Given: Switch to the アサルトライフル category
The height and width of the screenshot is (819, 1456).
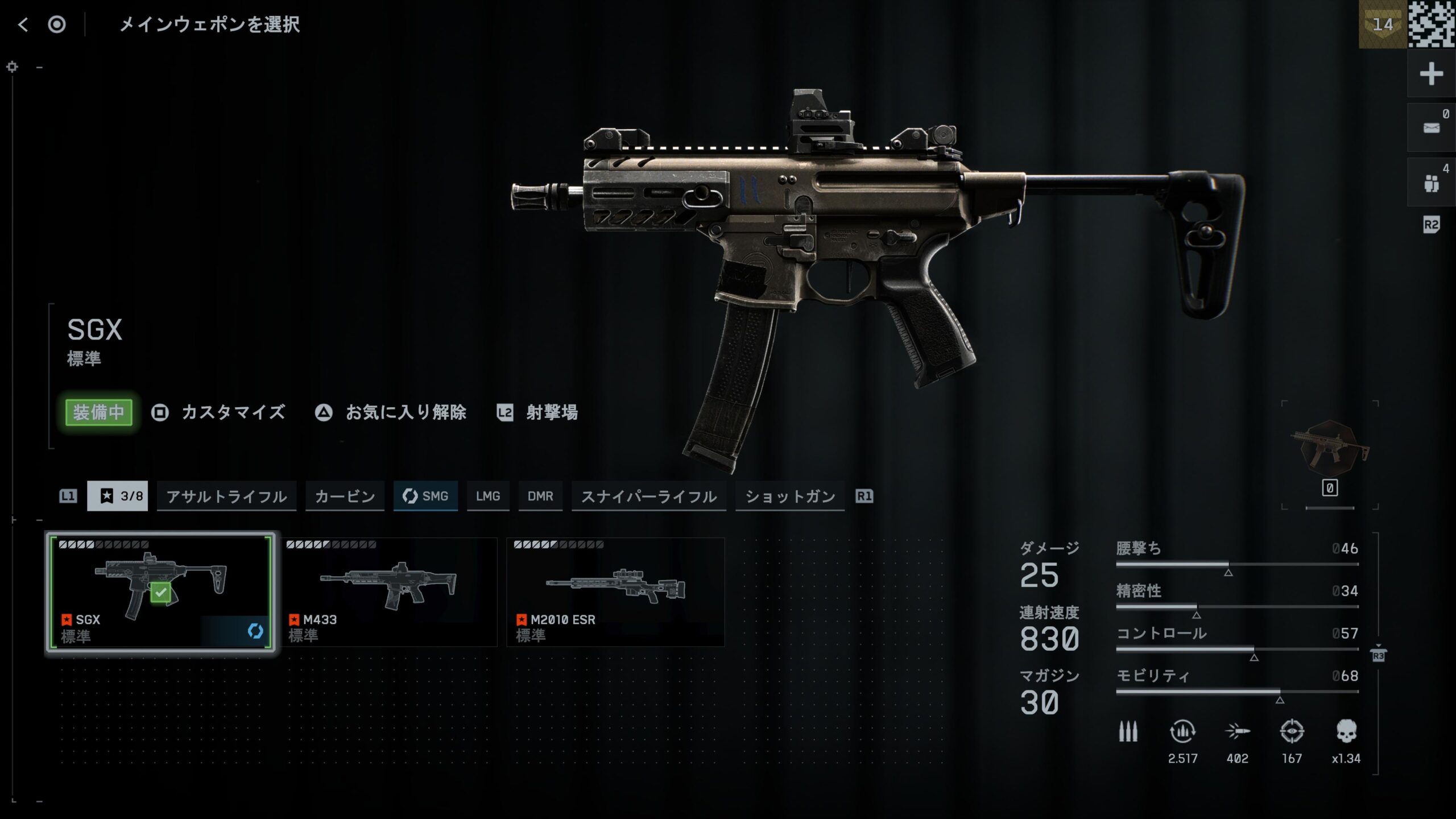Looking at the screenshot, I should (x=226, y=496).
